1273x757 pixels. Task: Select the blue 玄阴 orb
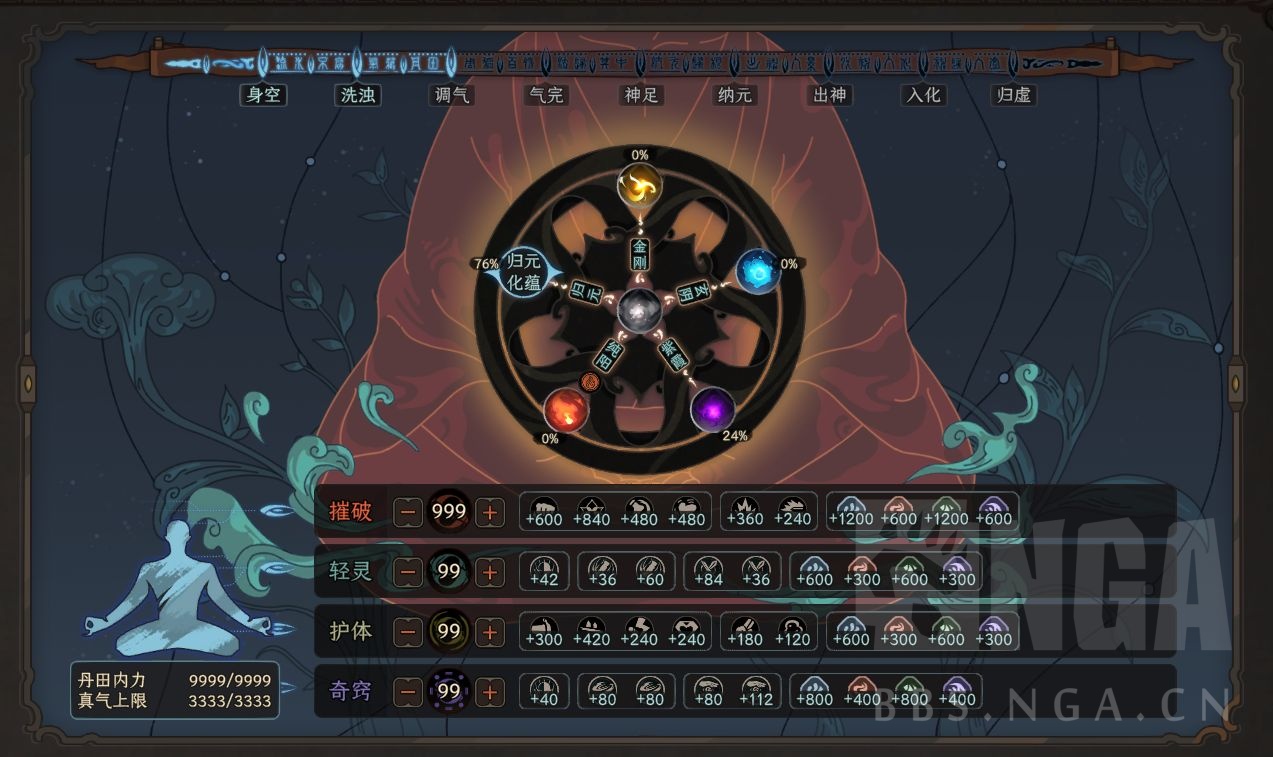[757, 271]
